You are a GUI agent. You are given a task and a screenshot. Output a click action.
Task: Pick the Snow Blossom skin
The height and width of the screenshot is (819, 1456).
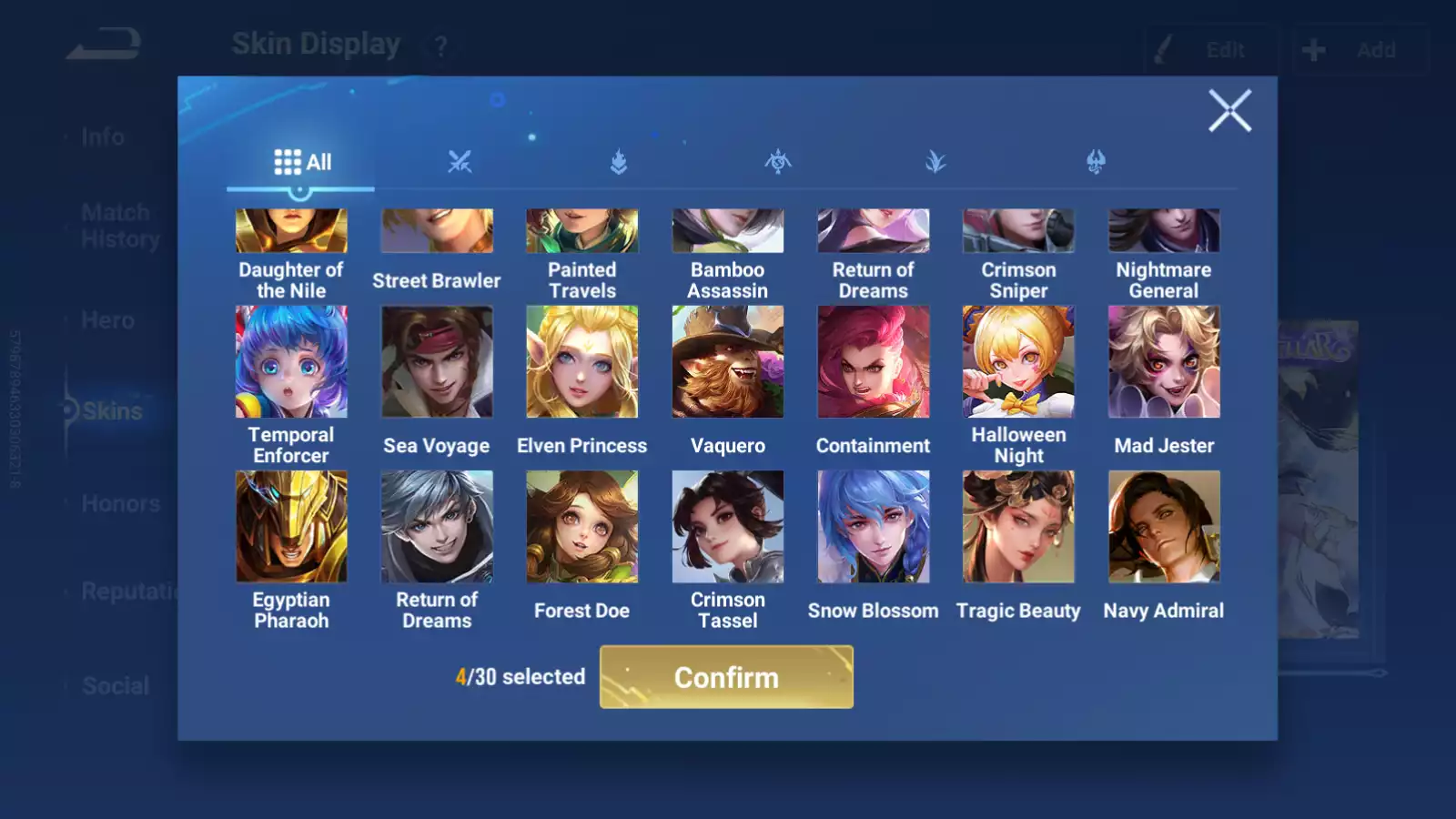pyautogui.click(x=874, y=527)
